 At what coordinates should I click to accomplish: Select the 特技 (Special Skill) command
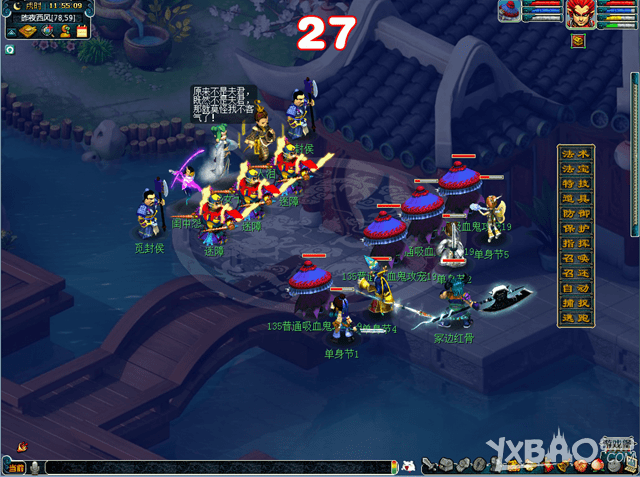point(579,184)
